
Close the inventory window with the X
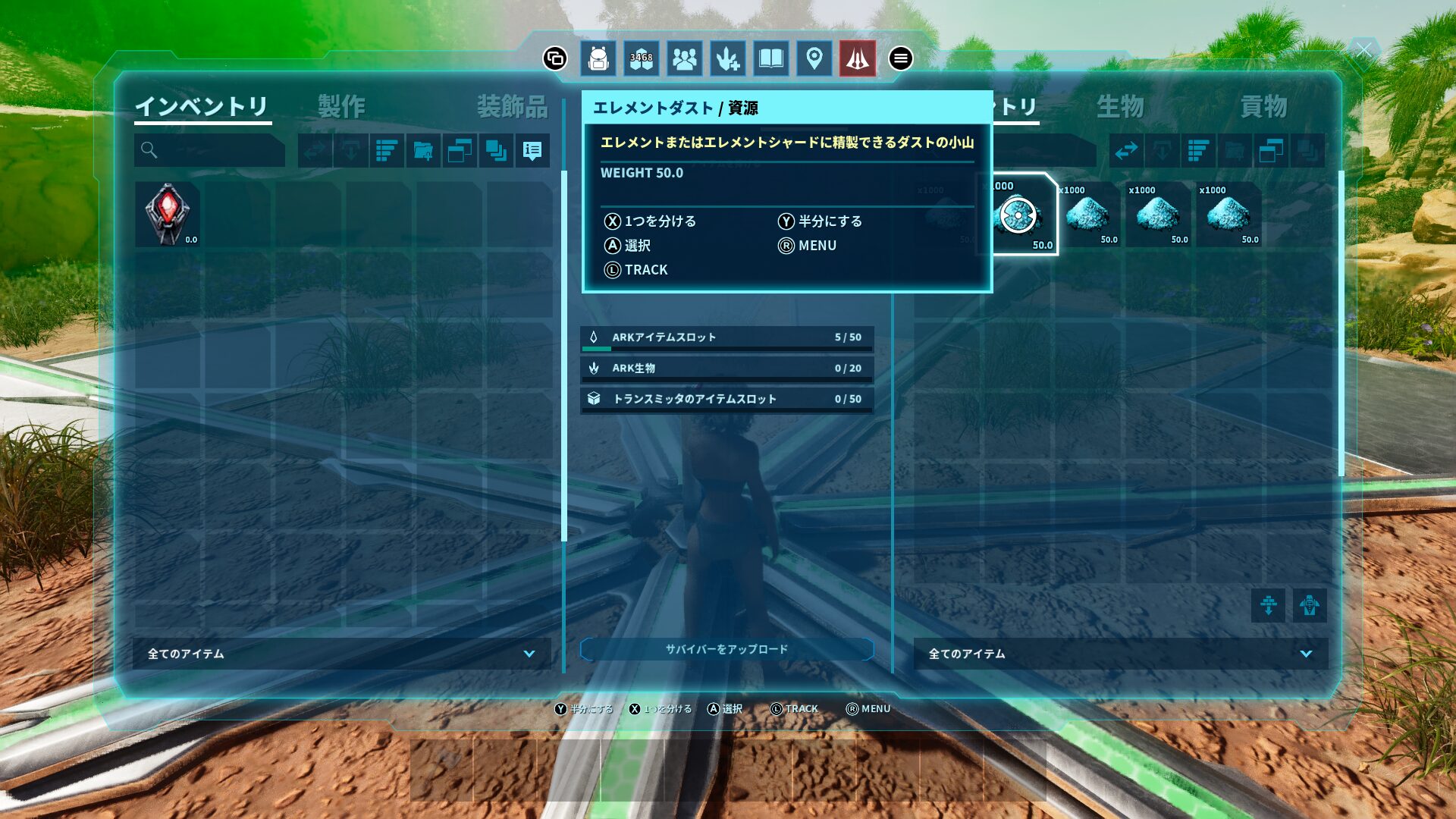[x=1363, y=51]
